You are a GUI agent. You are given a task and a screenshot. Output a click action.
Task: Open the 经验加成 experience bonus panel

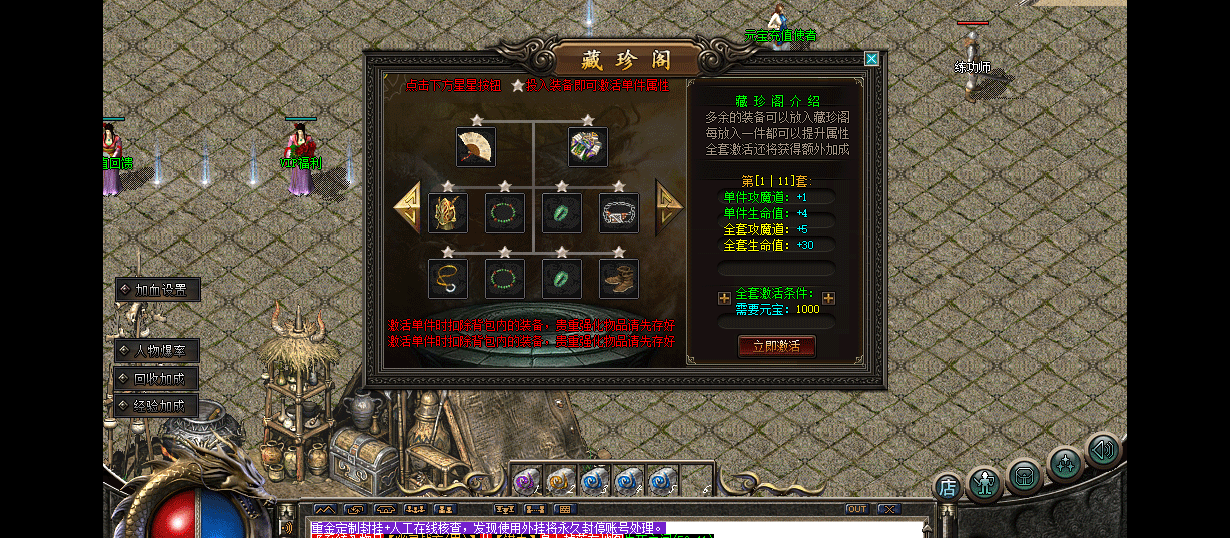[x=157, y=406]
